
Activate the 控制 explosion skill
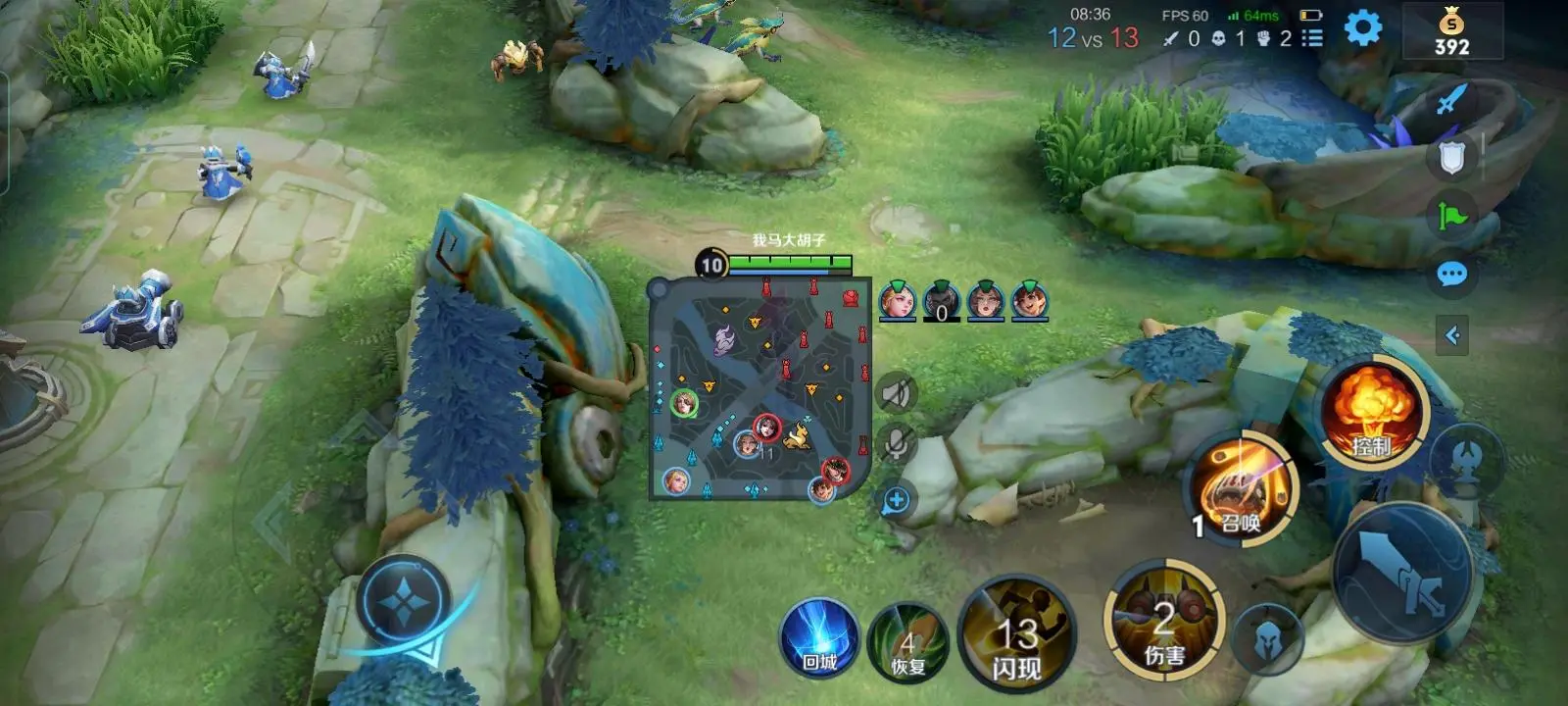pos(1372,412)
